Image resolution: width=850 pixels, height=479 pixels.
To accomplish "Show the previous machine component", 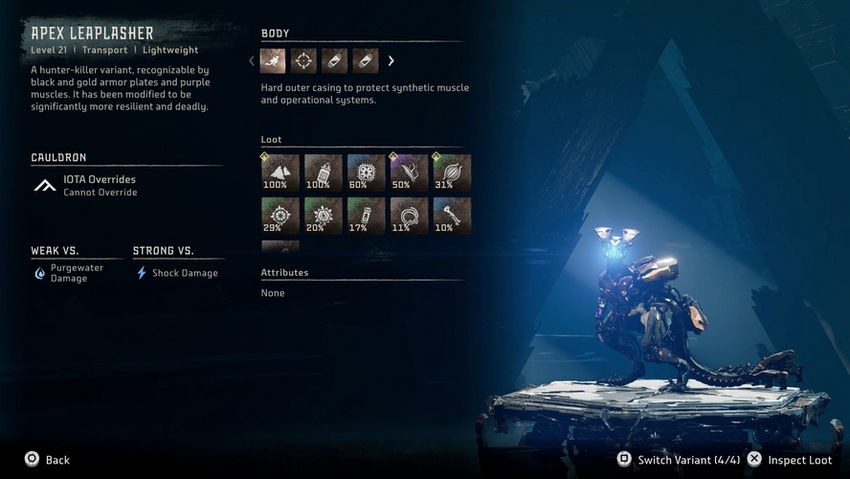I will pos(252,61).
